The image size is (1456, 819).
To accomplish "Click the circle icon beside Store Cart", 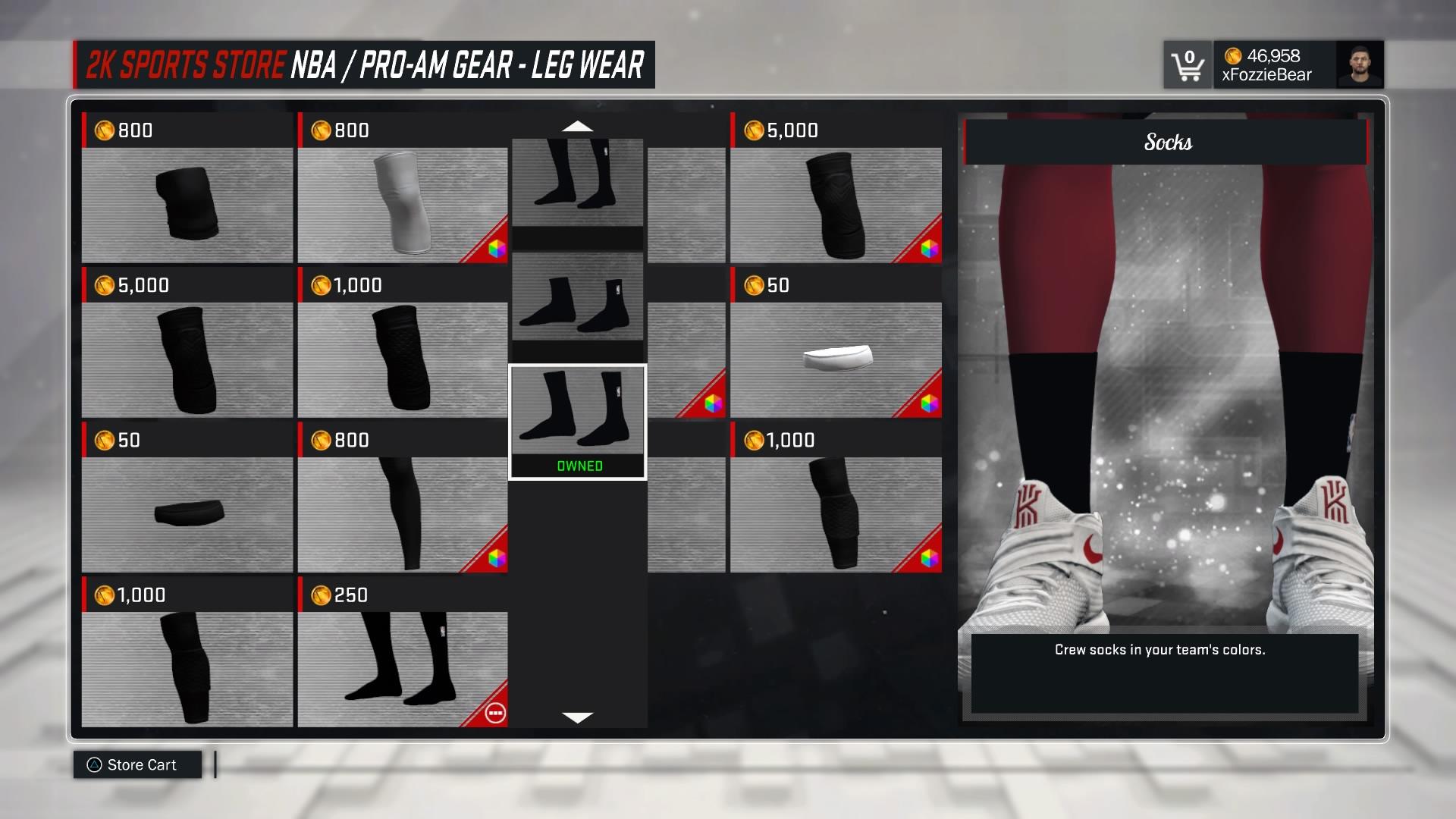I will [x=93, y=764].
